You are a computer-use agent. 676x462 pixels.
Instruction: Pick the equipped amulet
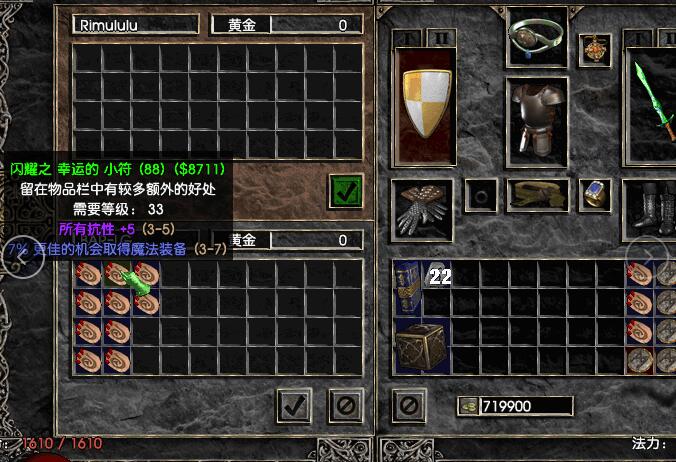[596, 46]
